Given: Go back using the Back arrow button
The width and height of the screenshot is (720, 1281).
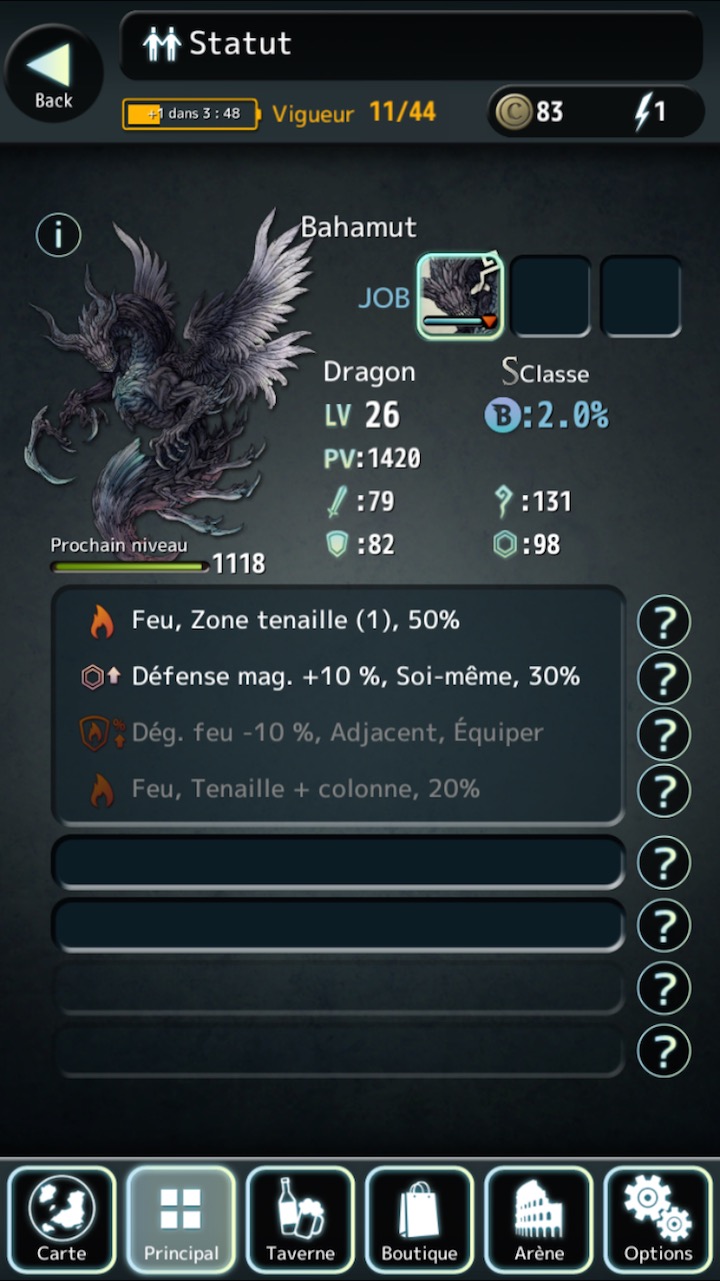Looking at the screenshot, I should tap(52, 72).
